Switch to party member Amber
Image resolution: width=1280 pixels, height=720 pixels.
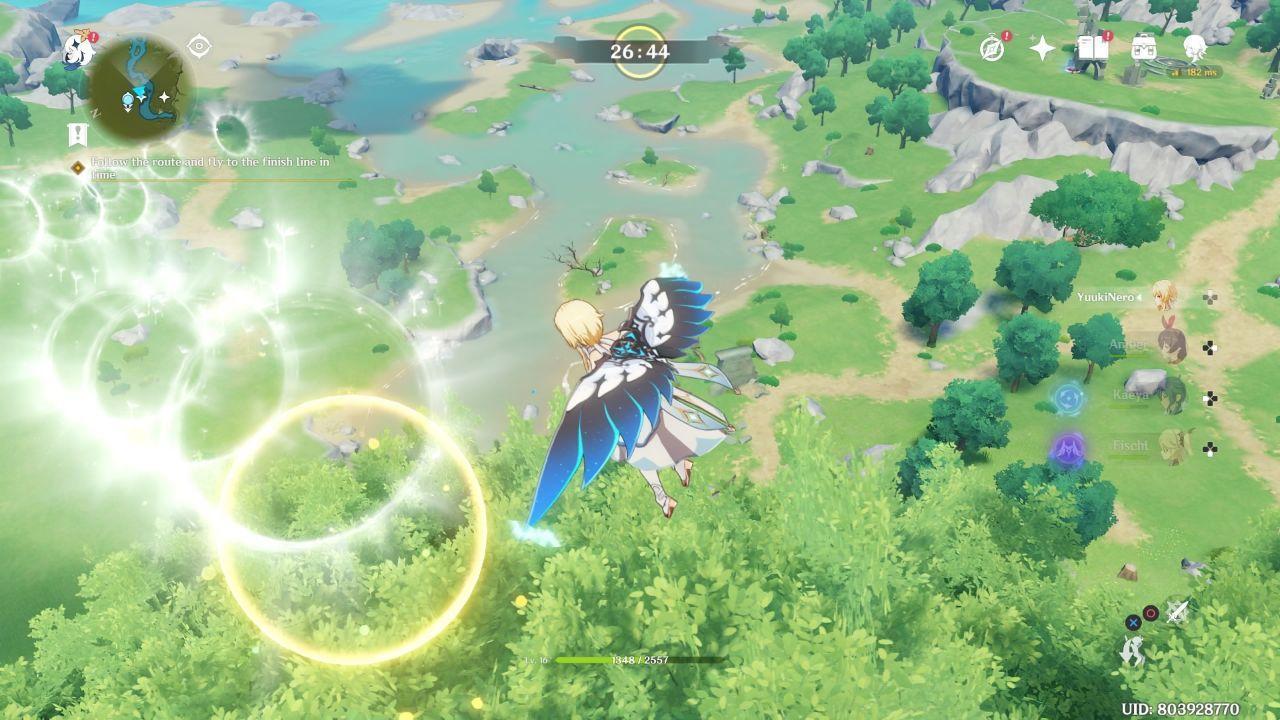[1170, 346]
